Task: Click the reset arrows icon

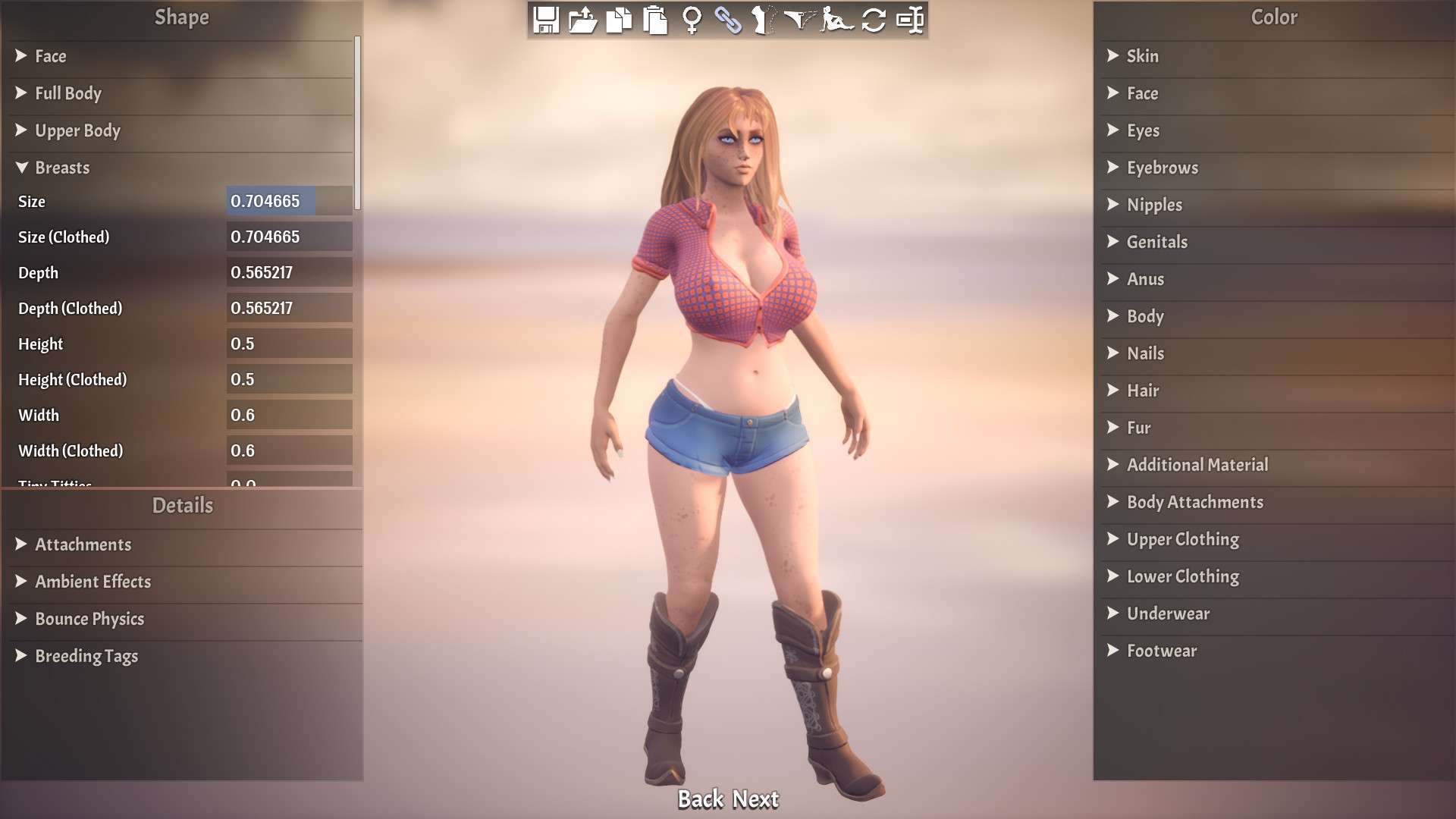Action: pyautogui.click(x=875, y=20)
